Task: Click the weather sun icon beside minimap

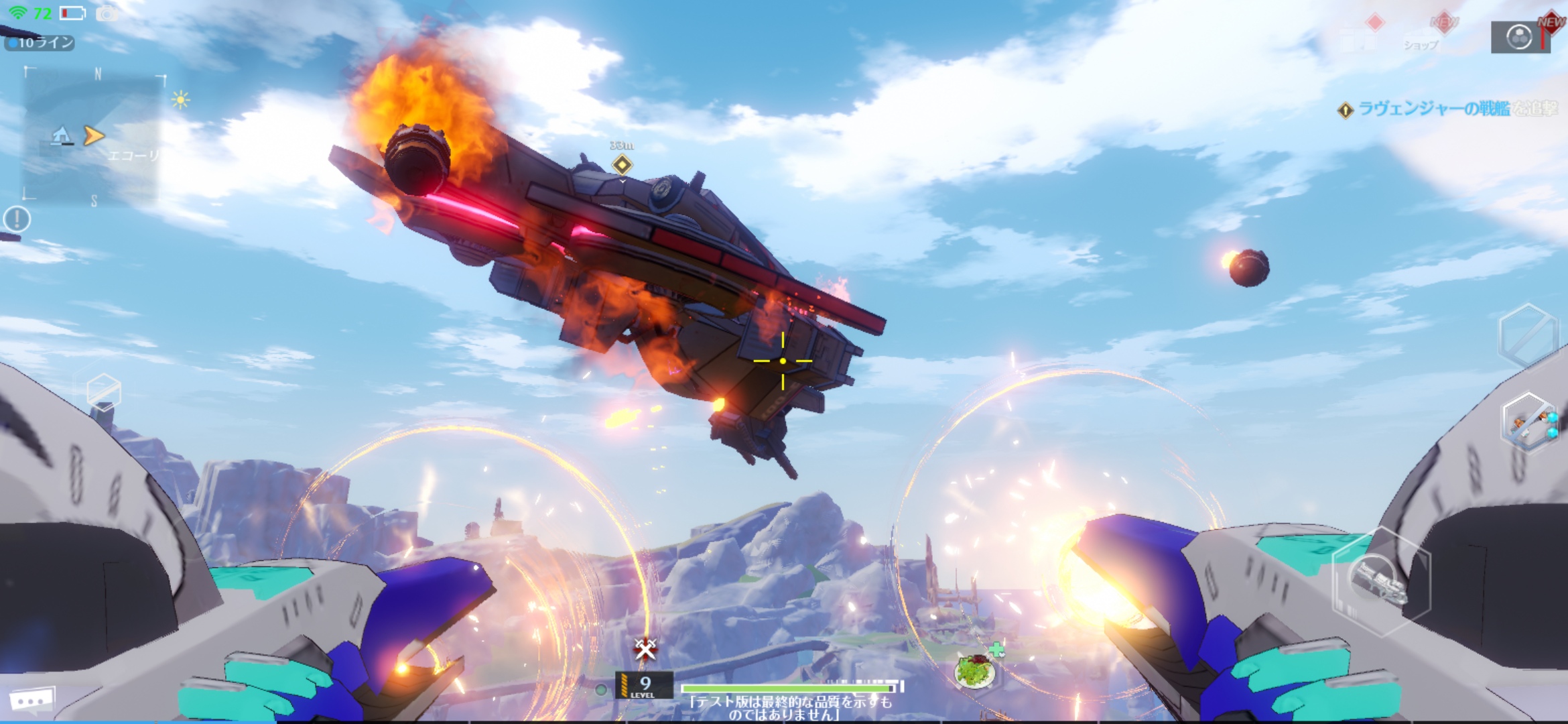Action: coord(180,101)
